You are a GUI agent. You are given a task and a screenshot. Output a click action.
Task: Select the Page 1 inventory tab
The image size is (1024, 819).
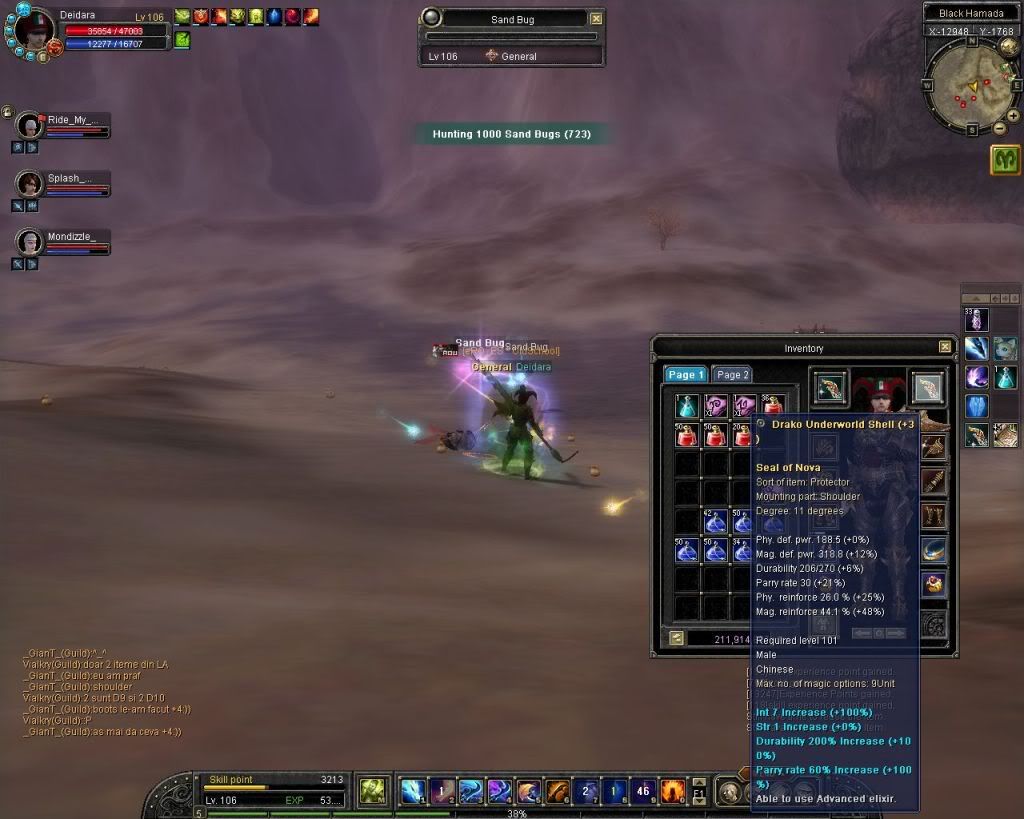[x=686, y=375]
